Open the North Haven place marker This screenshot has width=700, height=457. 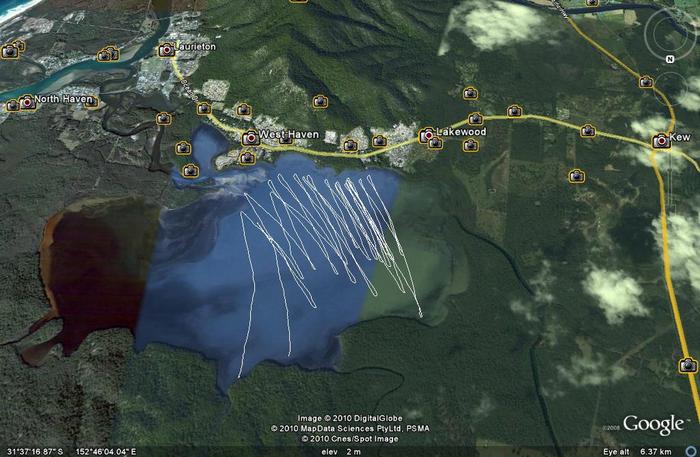[x=27, y=101]
